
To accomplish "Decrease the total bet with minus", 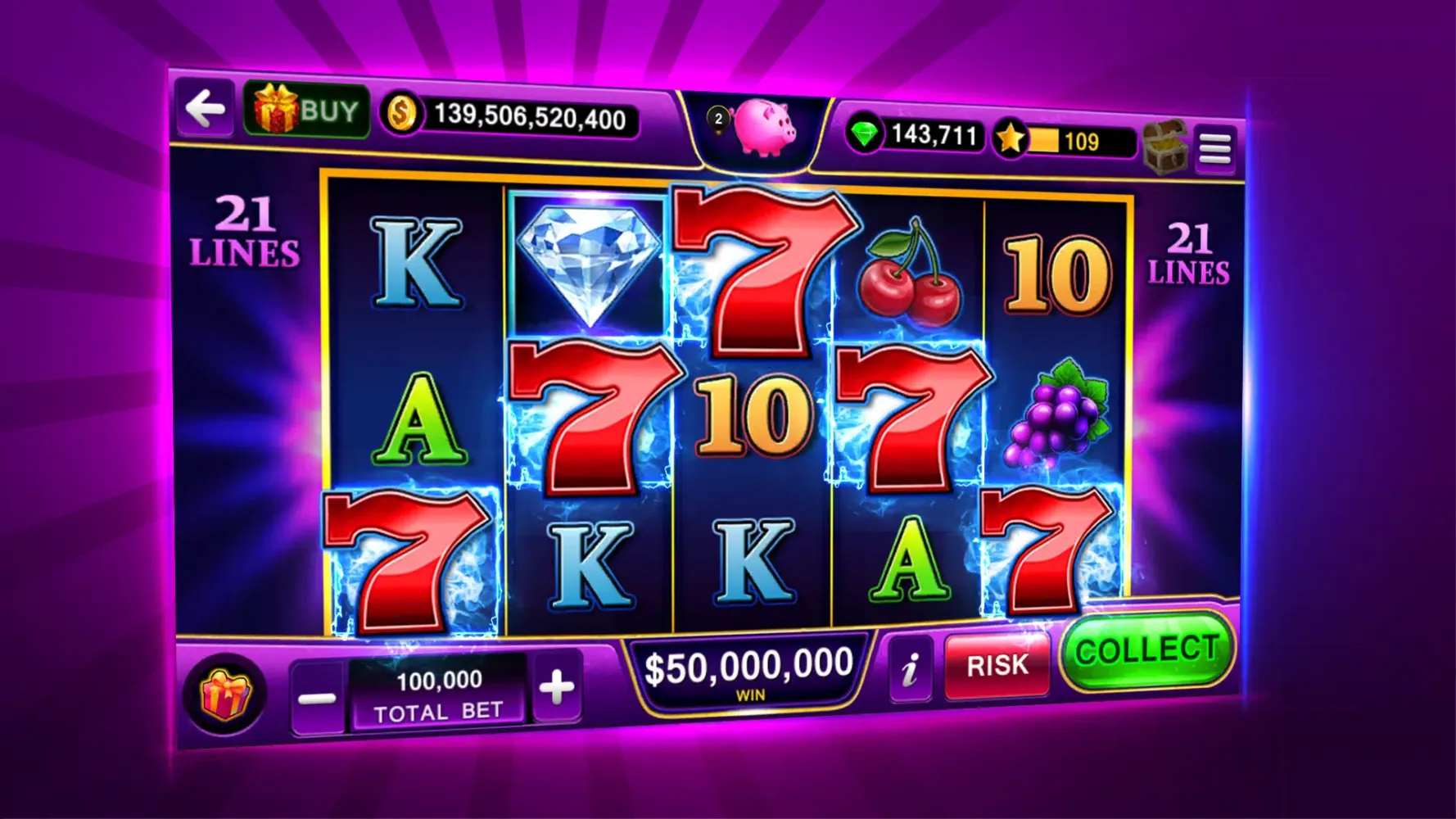I will click(319, 695).
